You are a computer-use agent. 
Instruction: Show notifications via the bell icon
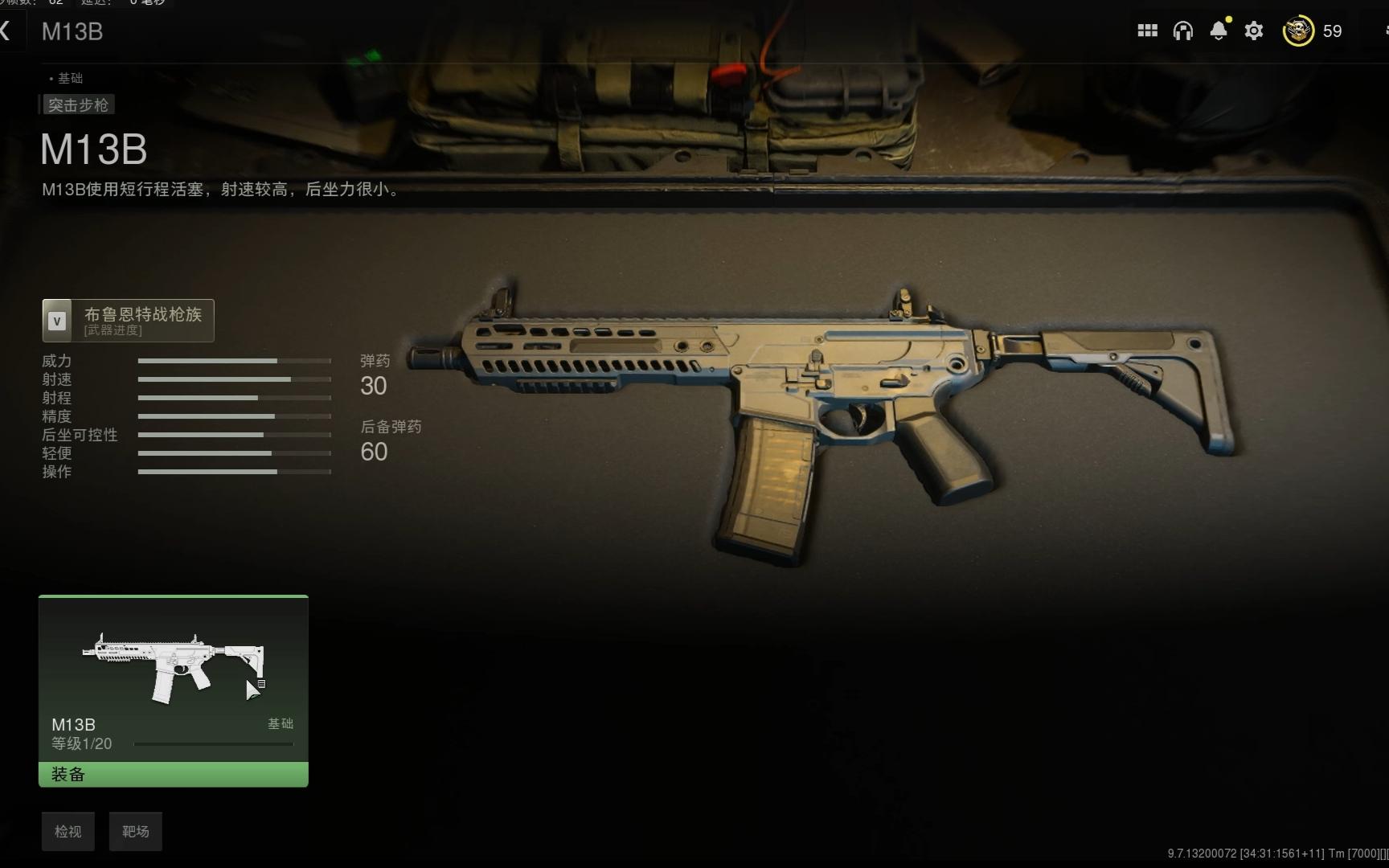pos(1219,31)
